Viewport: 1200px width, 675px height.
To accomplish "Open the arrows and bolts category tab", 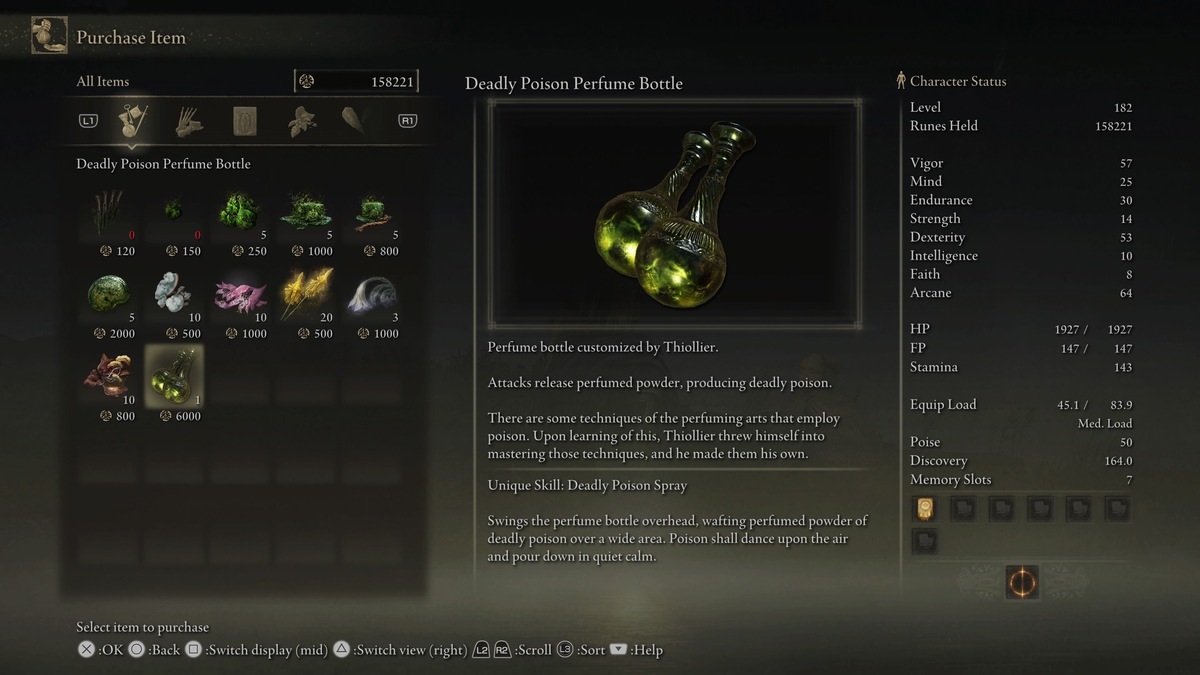I will (189, 121).
